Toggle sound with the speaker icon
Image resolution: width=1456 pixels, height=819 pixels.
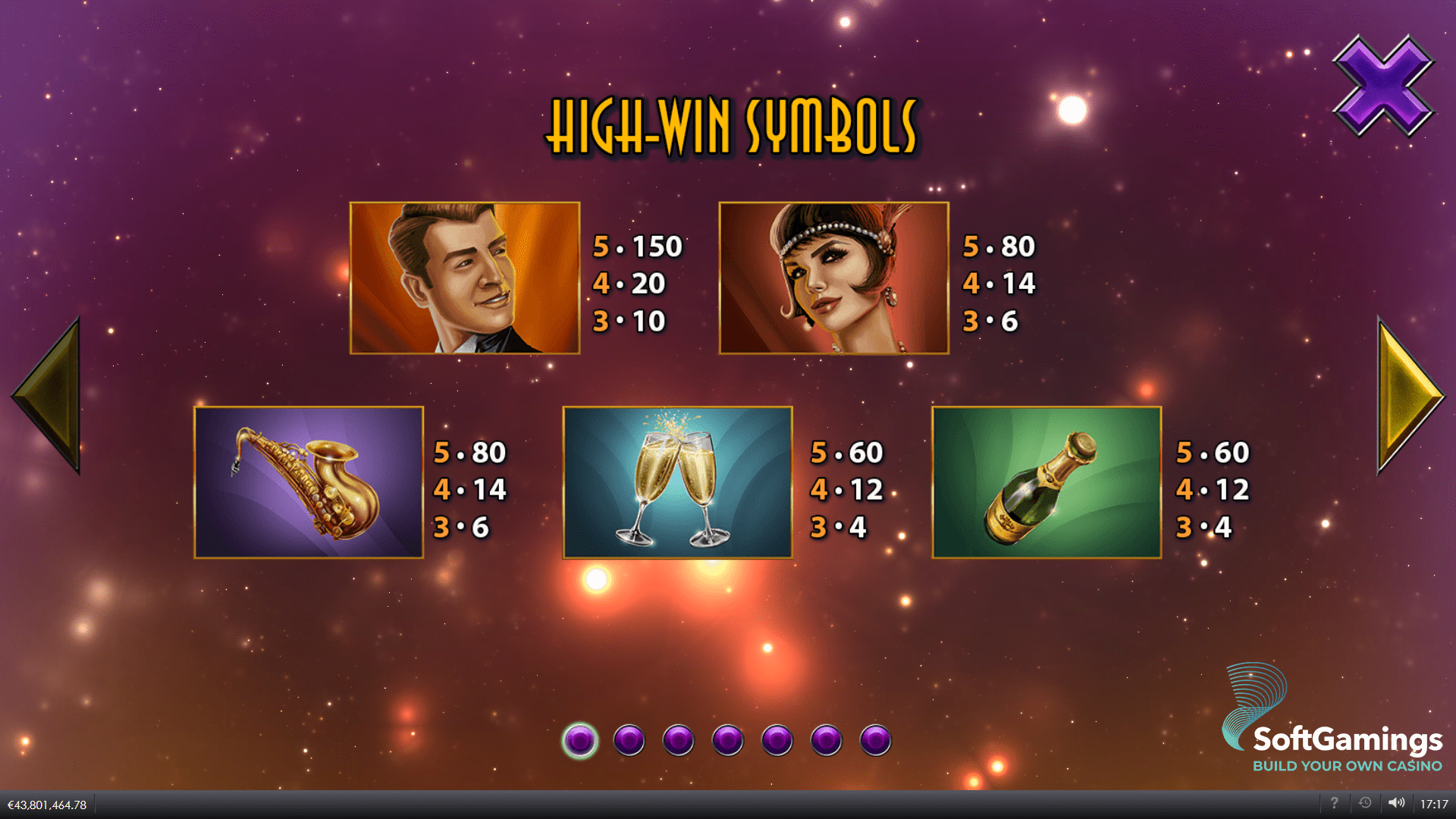(x=1396, y=804)
